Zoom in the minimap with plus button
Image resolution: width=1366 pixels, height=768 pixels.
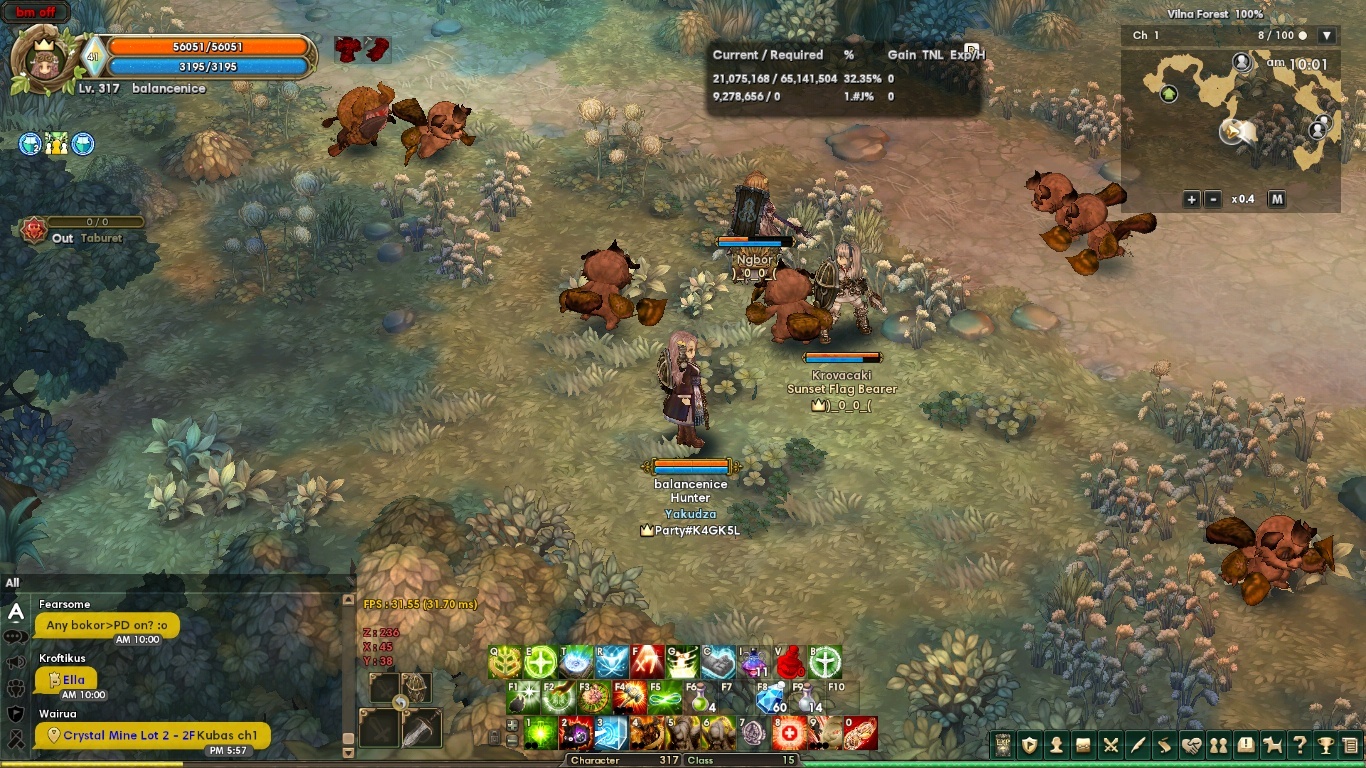coord(1191,199)
